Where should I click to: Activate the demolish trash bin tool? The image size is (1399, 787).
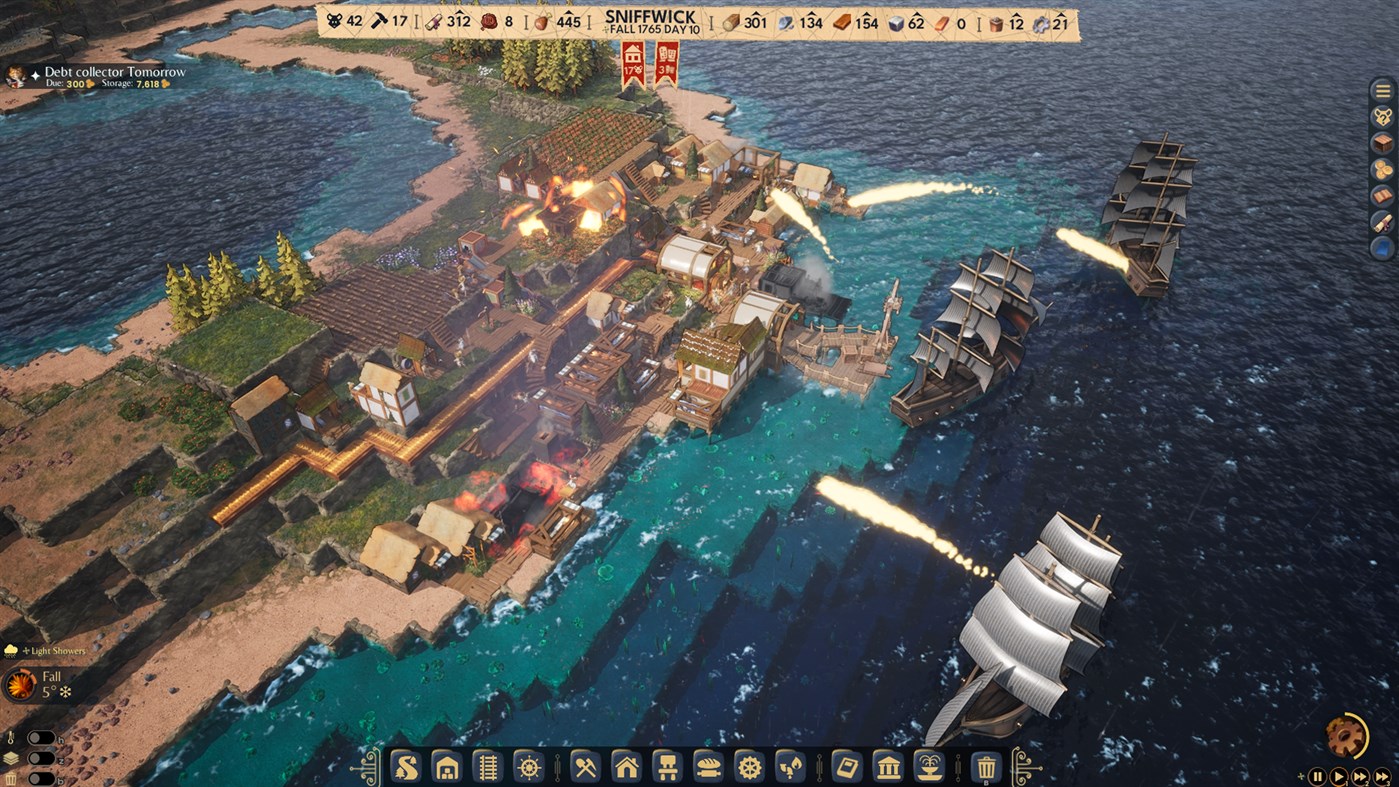click(985, 768)
